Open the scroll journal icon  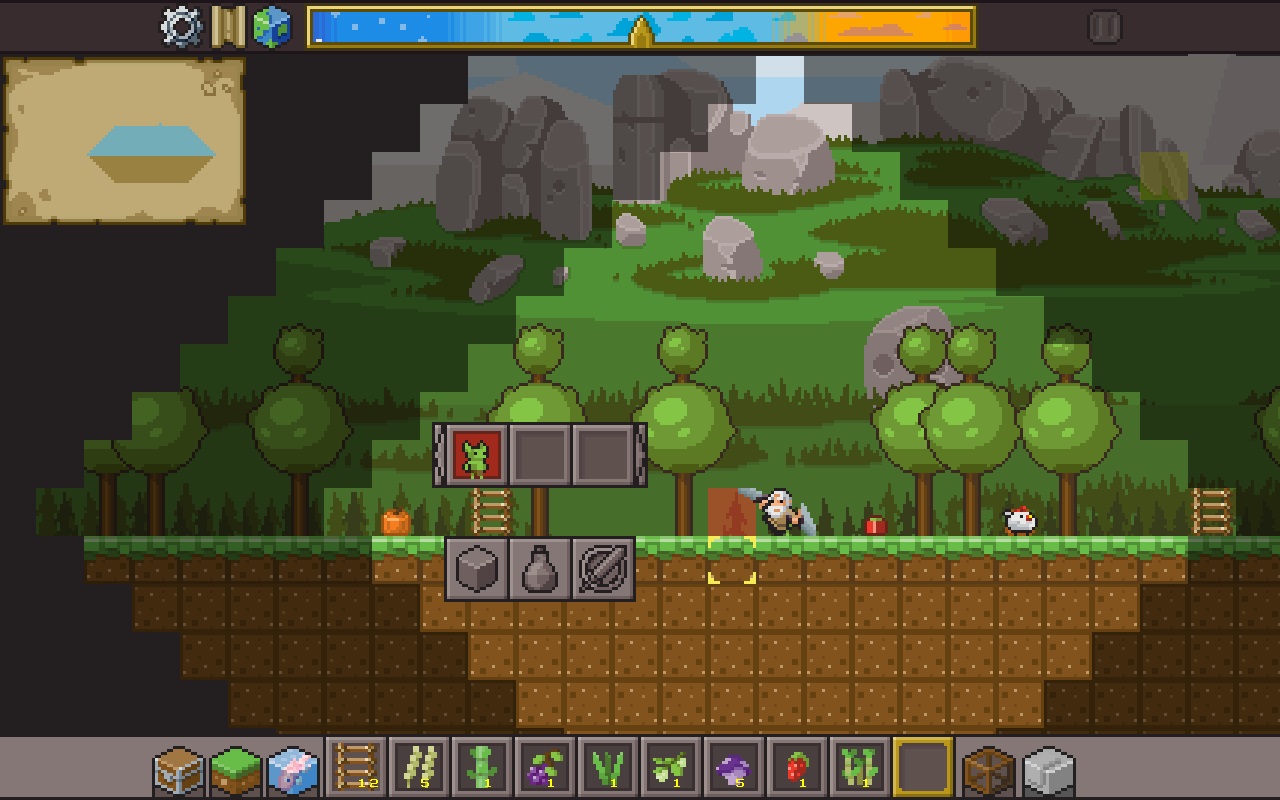(228, 27)
